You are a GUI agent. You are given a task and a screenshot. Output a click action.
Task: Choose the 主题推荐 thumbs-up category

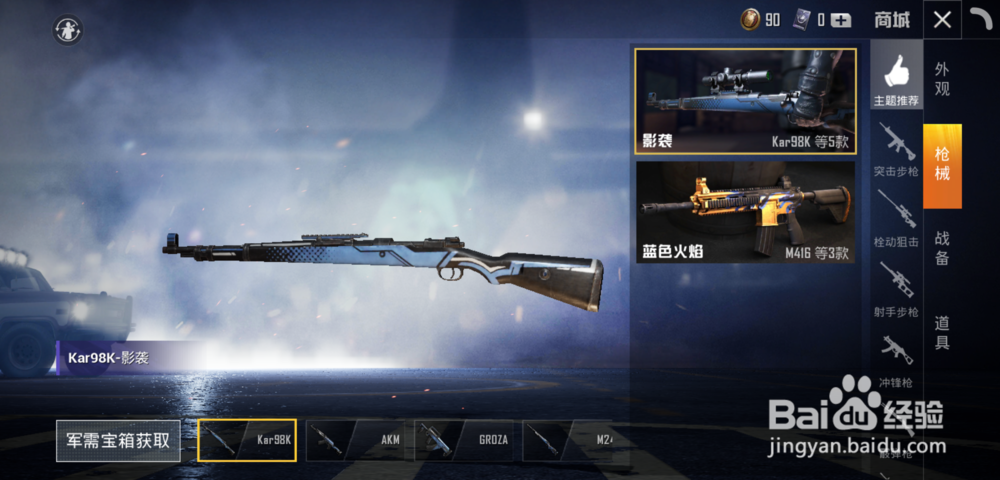[x=896, y=80]
